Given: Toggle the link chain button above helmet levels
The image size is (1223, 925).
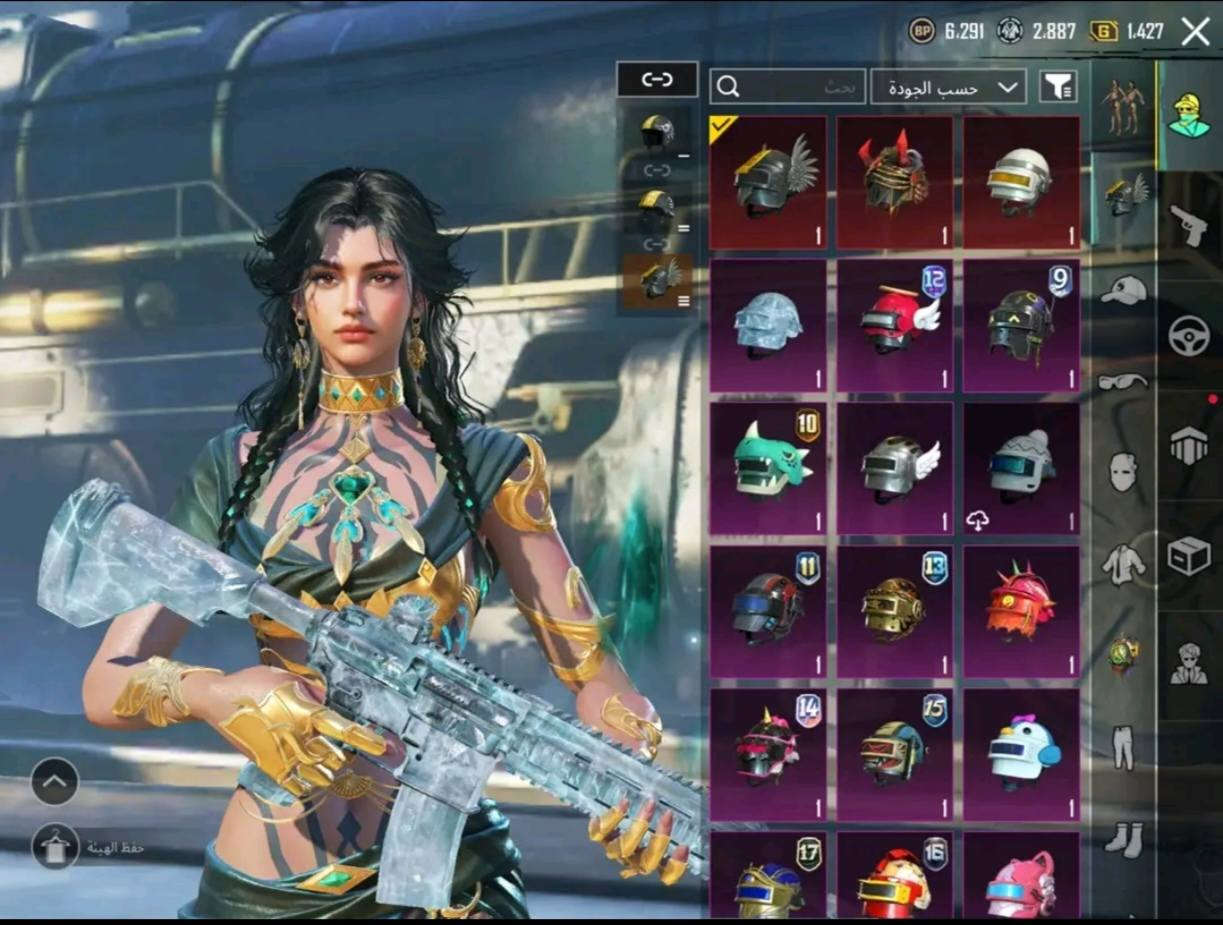Looking at the screenshot, I should pos(657,80).
